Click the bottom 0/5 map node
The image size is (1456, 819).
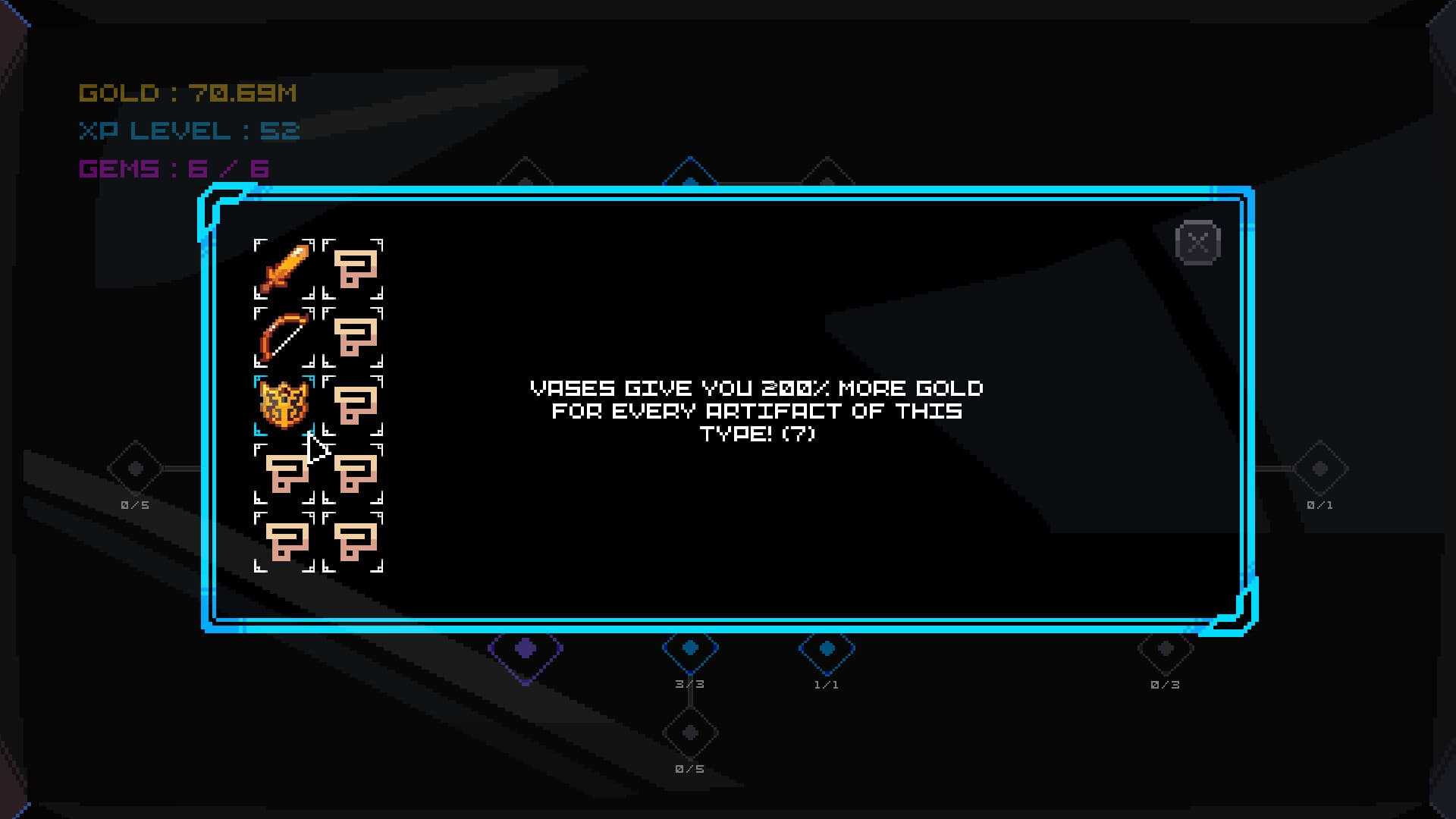coord(689,732)
